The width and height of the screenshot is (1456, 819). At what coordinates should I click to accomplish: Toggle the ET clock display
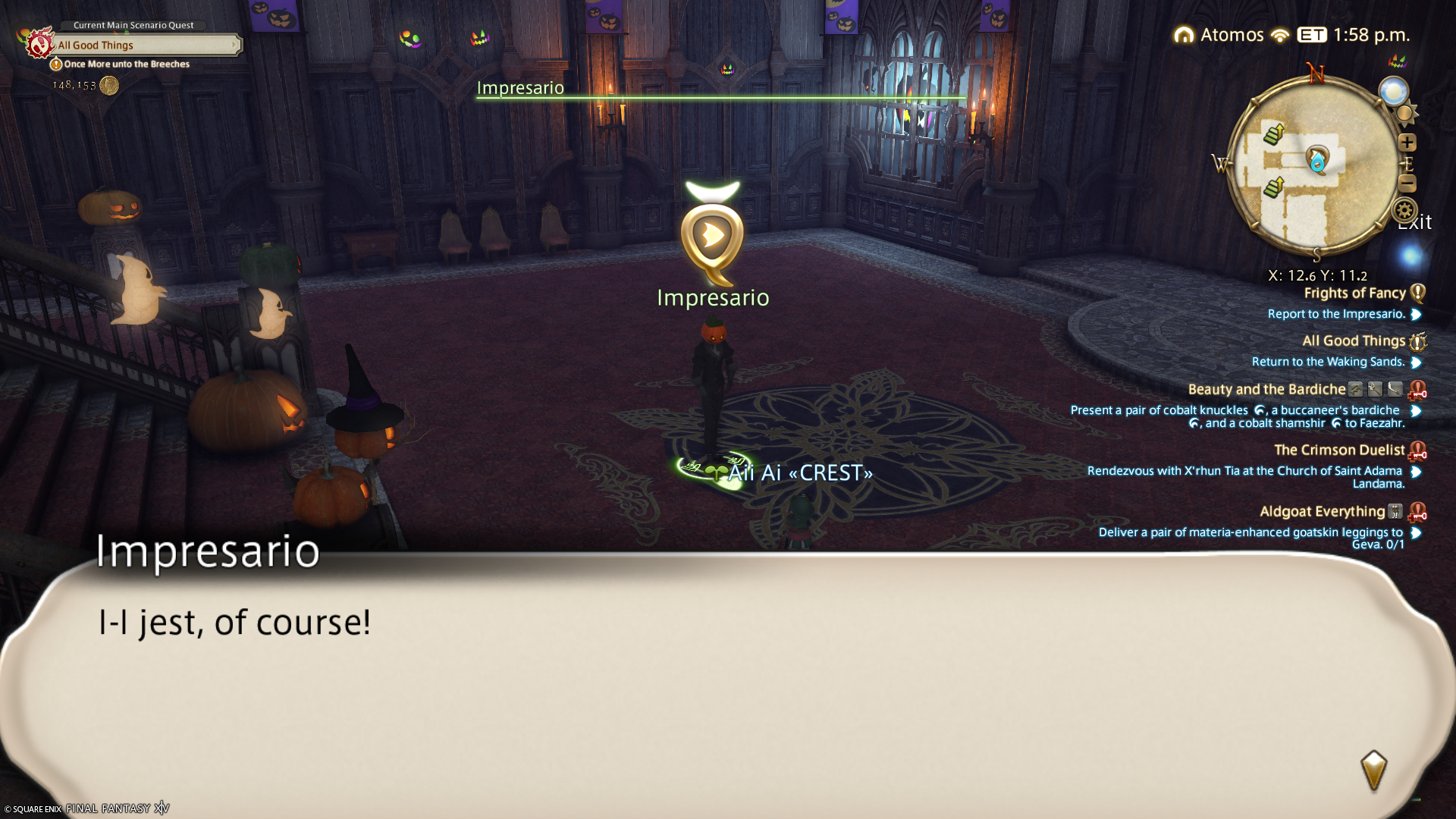pyautogui.click(x=1312, y=36)
